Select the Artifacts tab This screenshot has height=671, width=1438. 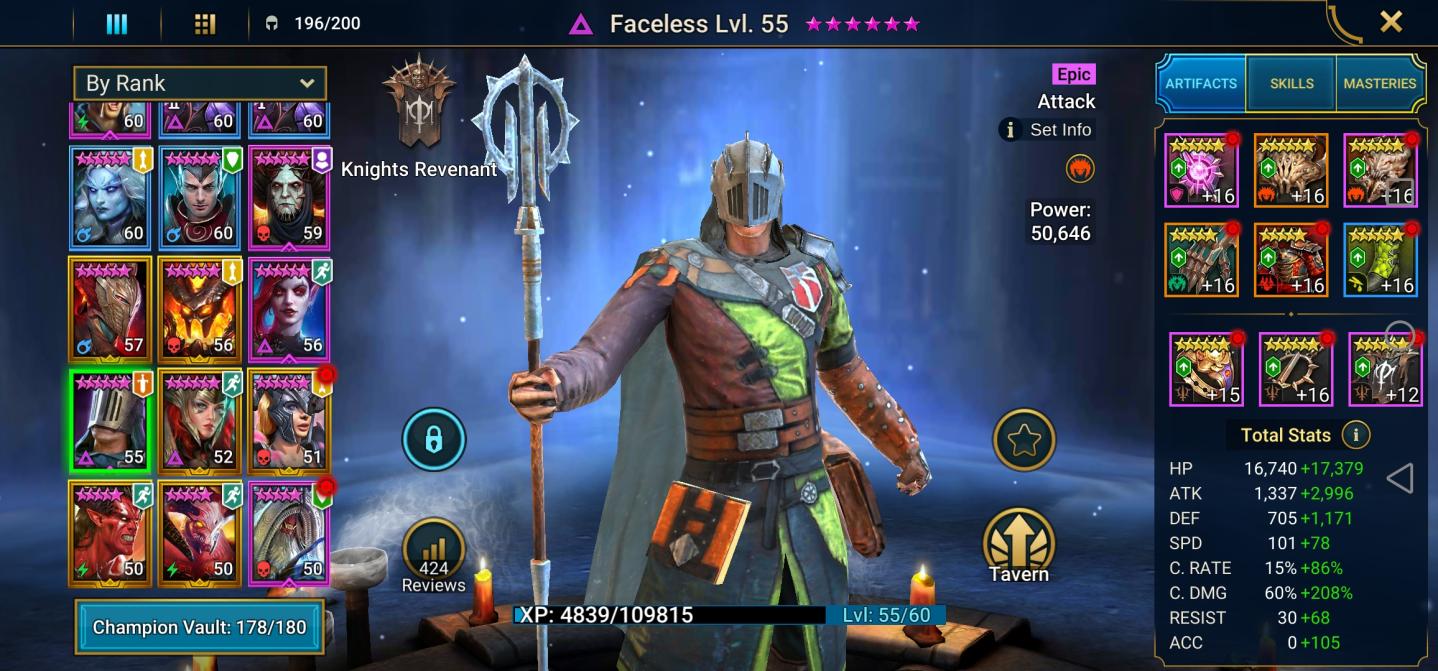coord(1201,84)
